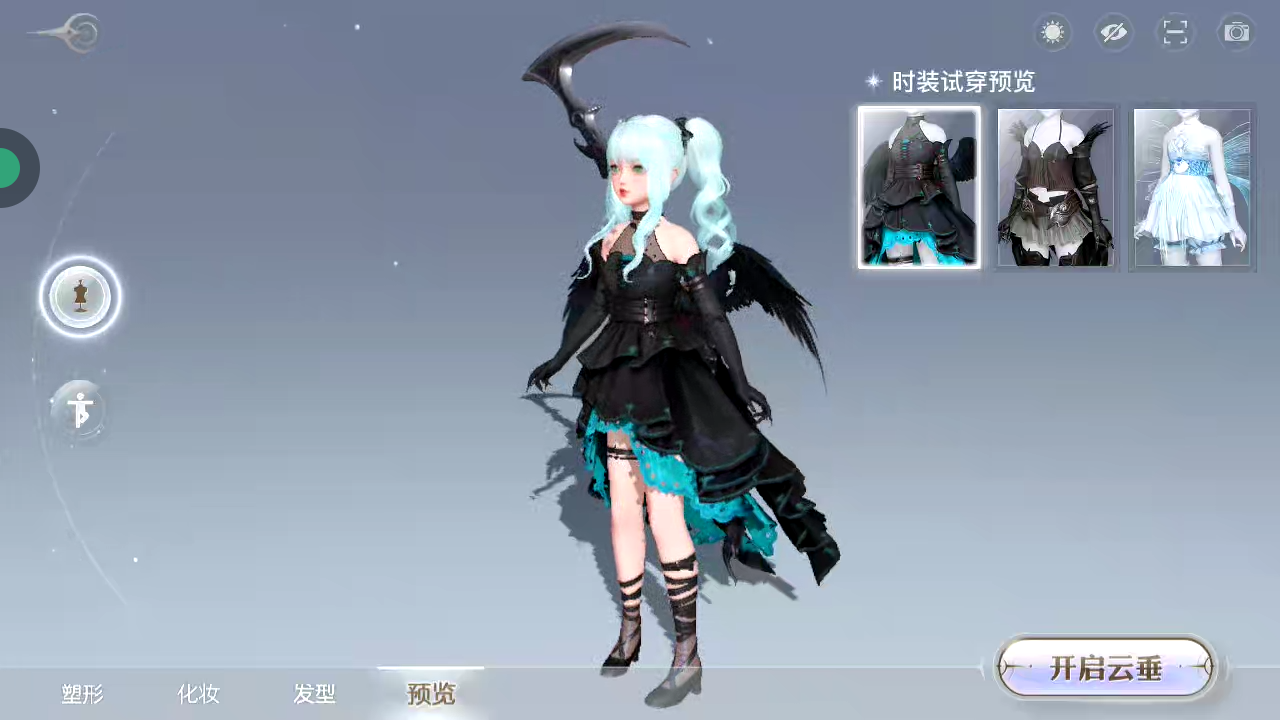Open the 化妆 makeup tab
Viewport: 1280px width, 720px height.
coord(197,694)
